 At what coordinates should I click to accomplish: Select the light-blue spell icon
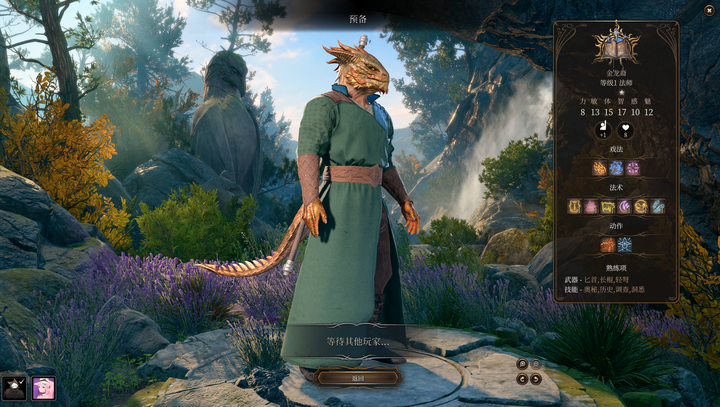click(x=657, y=207)
